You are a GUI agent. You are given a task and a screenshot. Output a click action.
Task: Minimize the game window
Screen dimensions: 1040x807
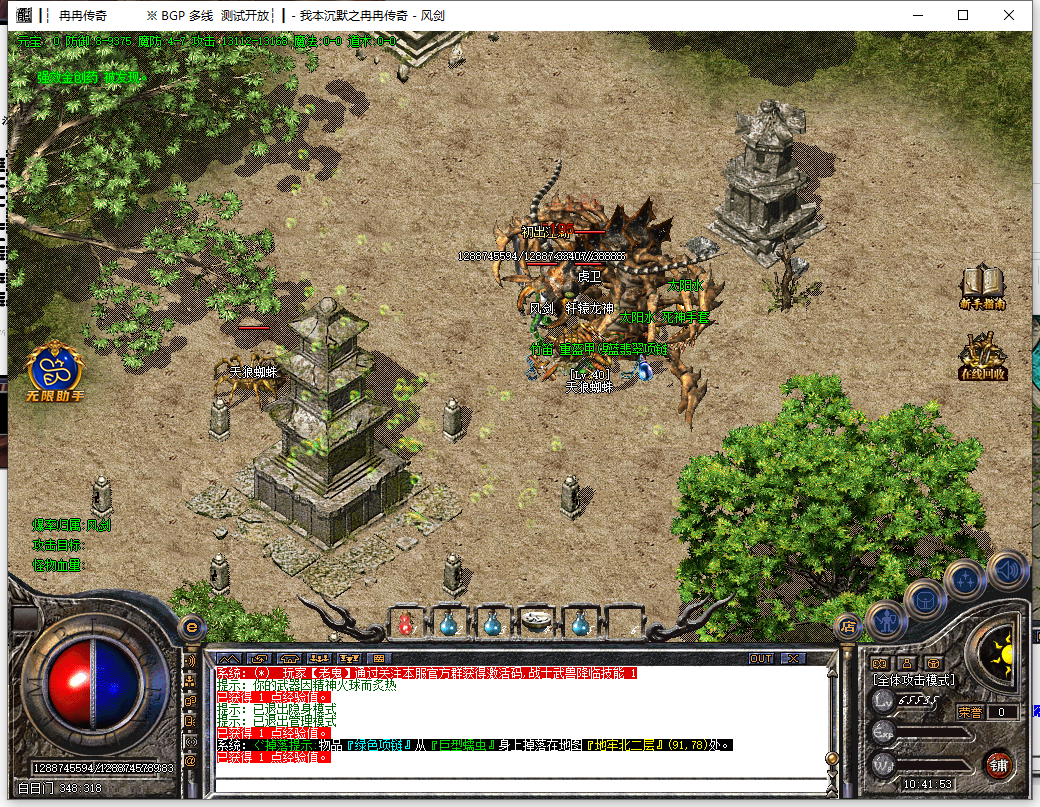tap(917, 15)
